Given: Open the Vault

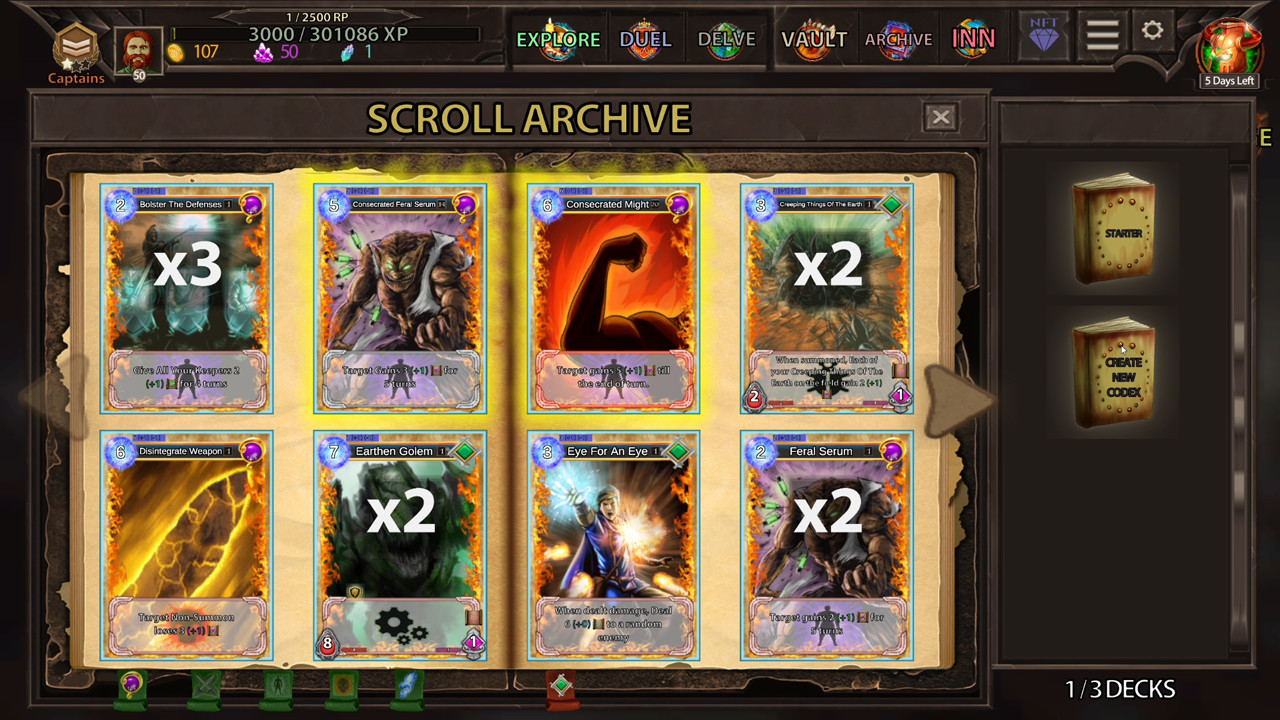Looking at the screenshot, I should 814,40.
